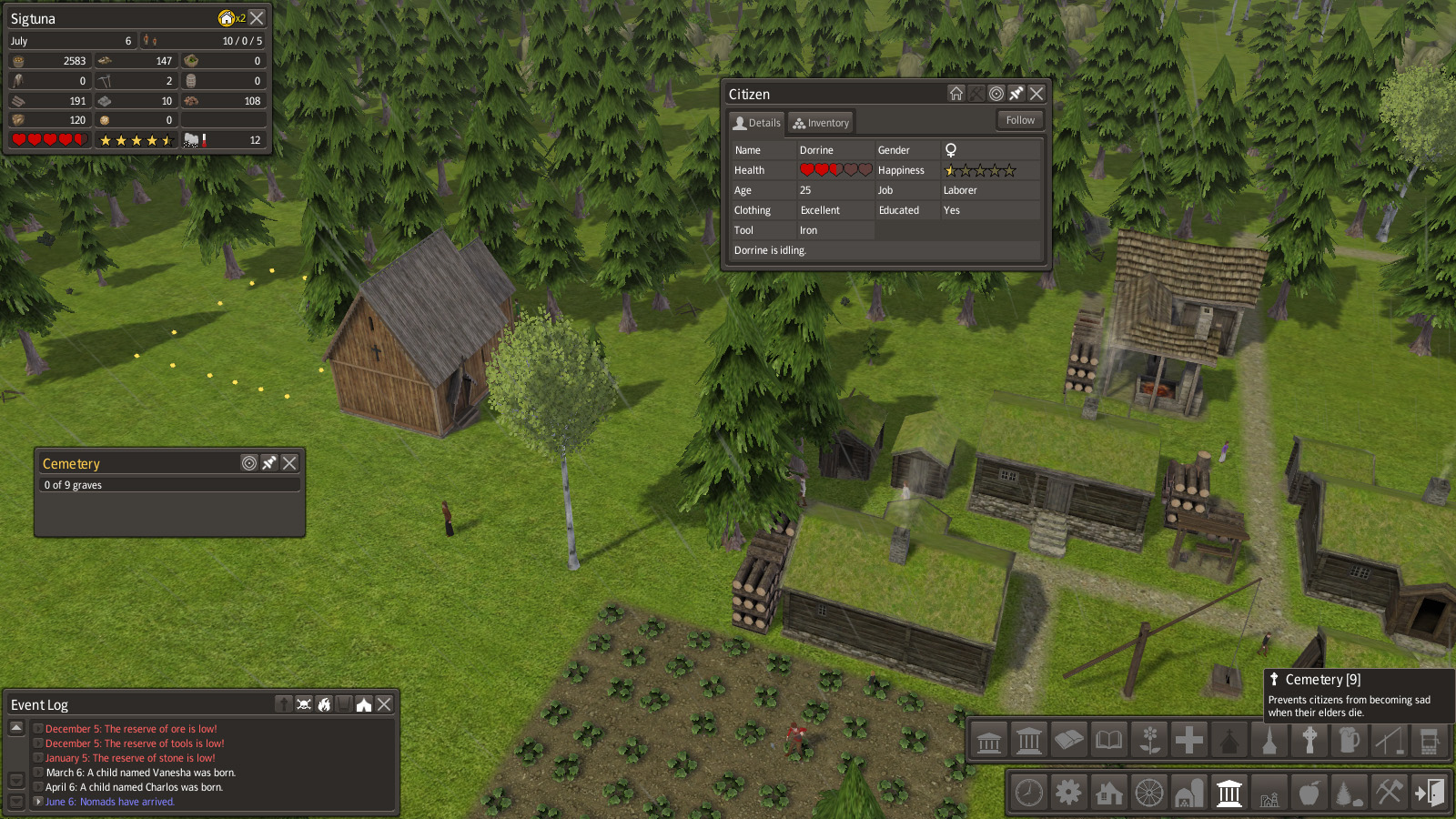Close the Cemetery panel
Image resolution: width=1456 pixels, height=819 pixels.
click(289, 463)
